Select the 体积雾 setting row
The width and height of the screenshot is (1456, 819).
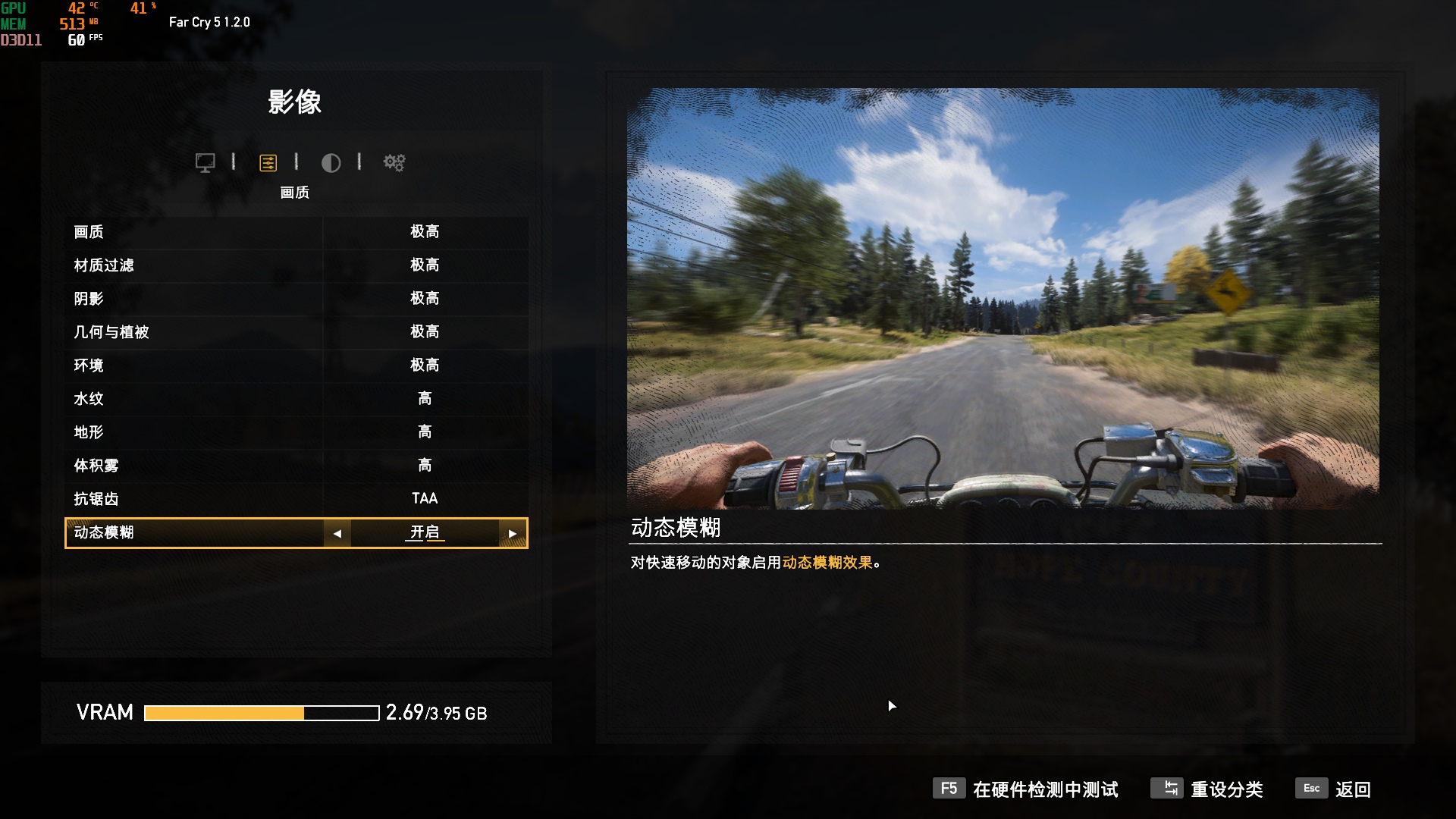[x=296, y=465]
